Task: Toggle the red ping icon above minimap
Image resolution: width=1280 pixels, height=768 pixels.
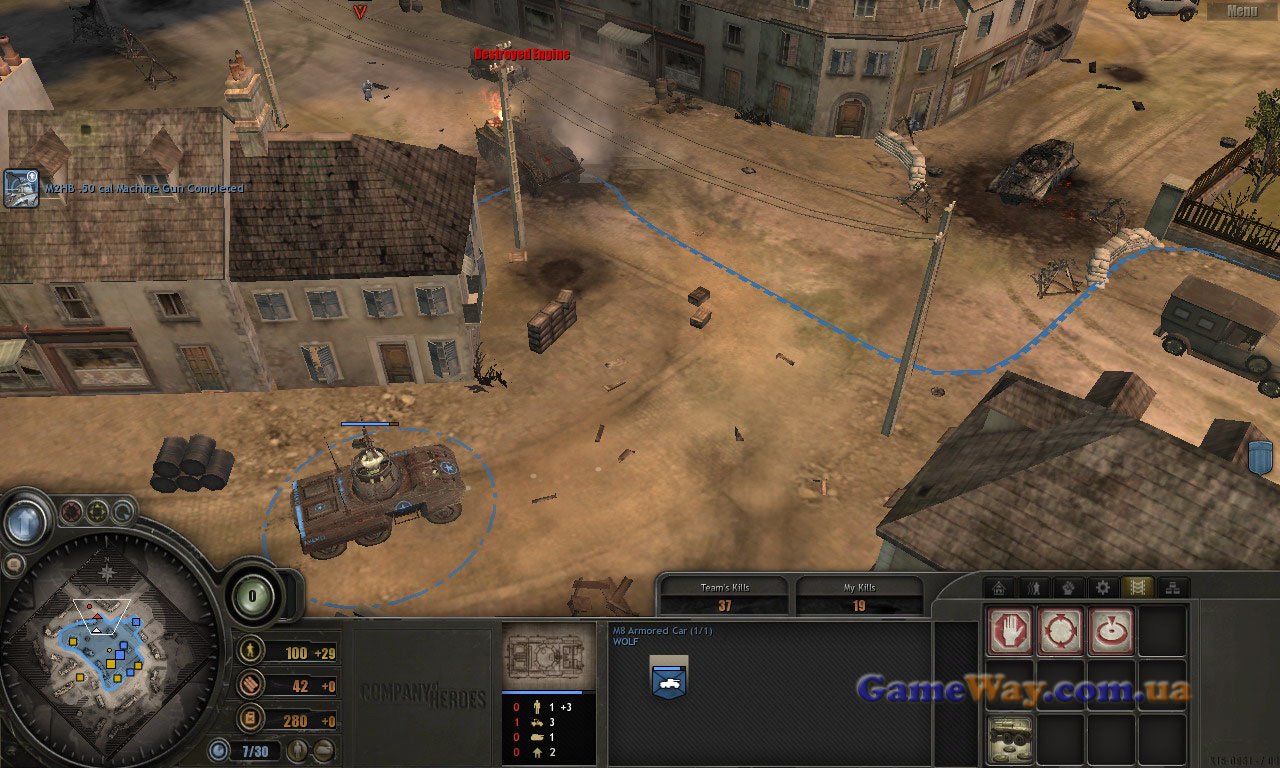Action: tap(72, 512)
